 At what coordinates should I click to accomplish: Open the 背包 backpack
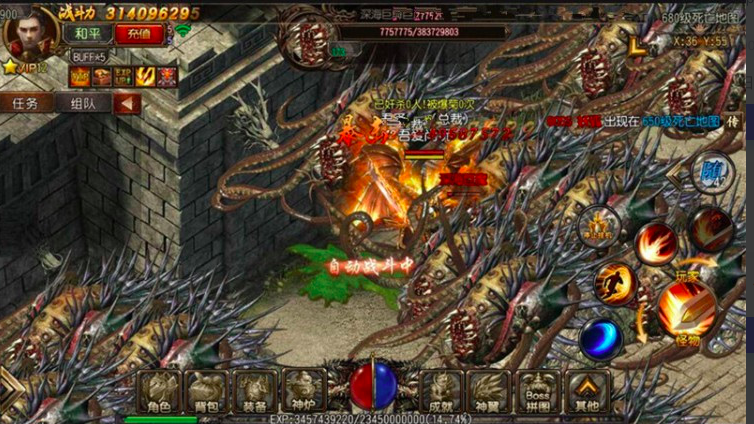pyautogui.click(x=206, y=391)
